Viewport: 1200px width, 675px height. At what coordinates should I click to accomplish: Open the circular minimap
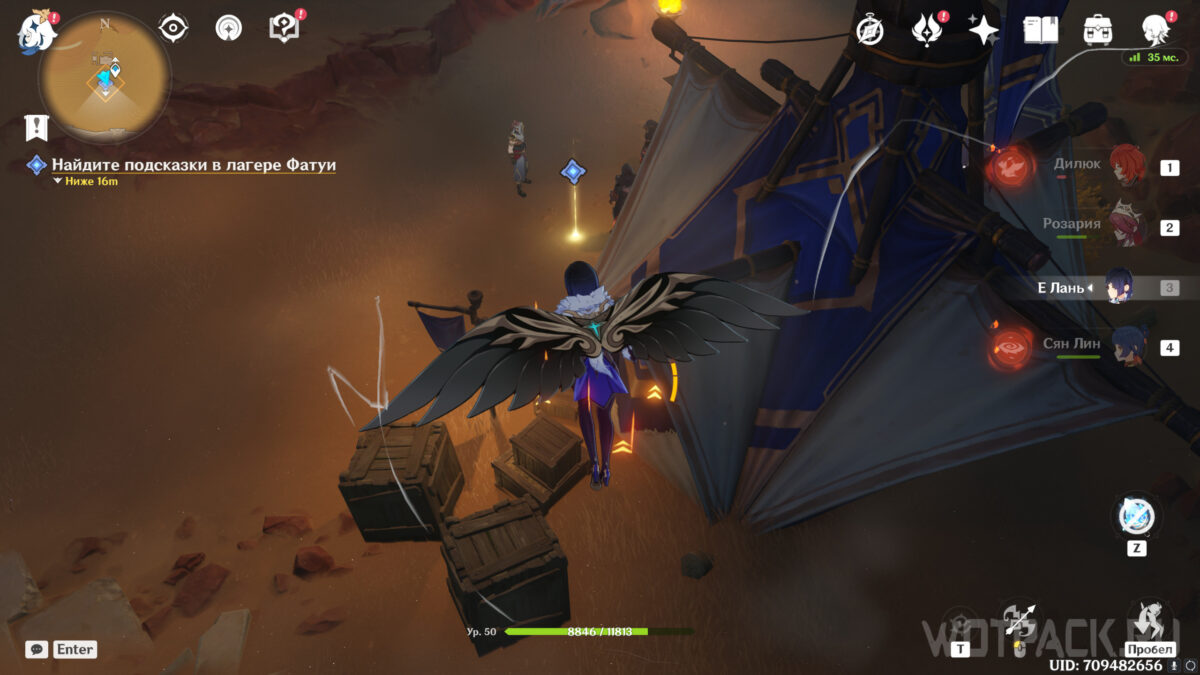105,78
